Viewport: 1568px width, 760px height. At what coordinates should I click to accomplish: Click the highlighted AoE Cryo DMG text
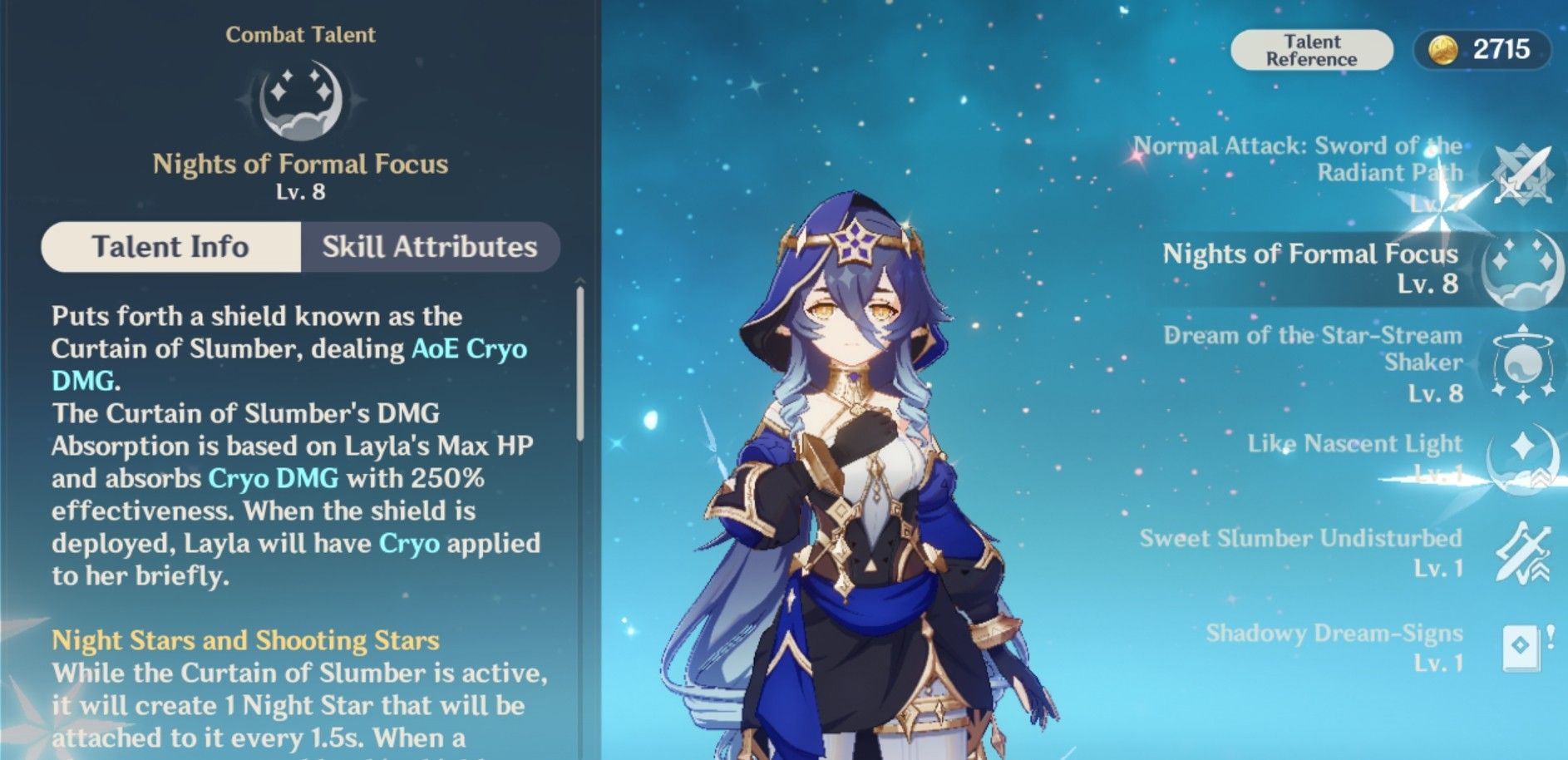point(468,349)
